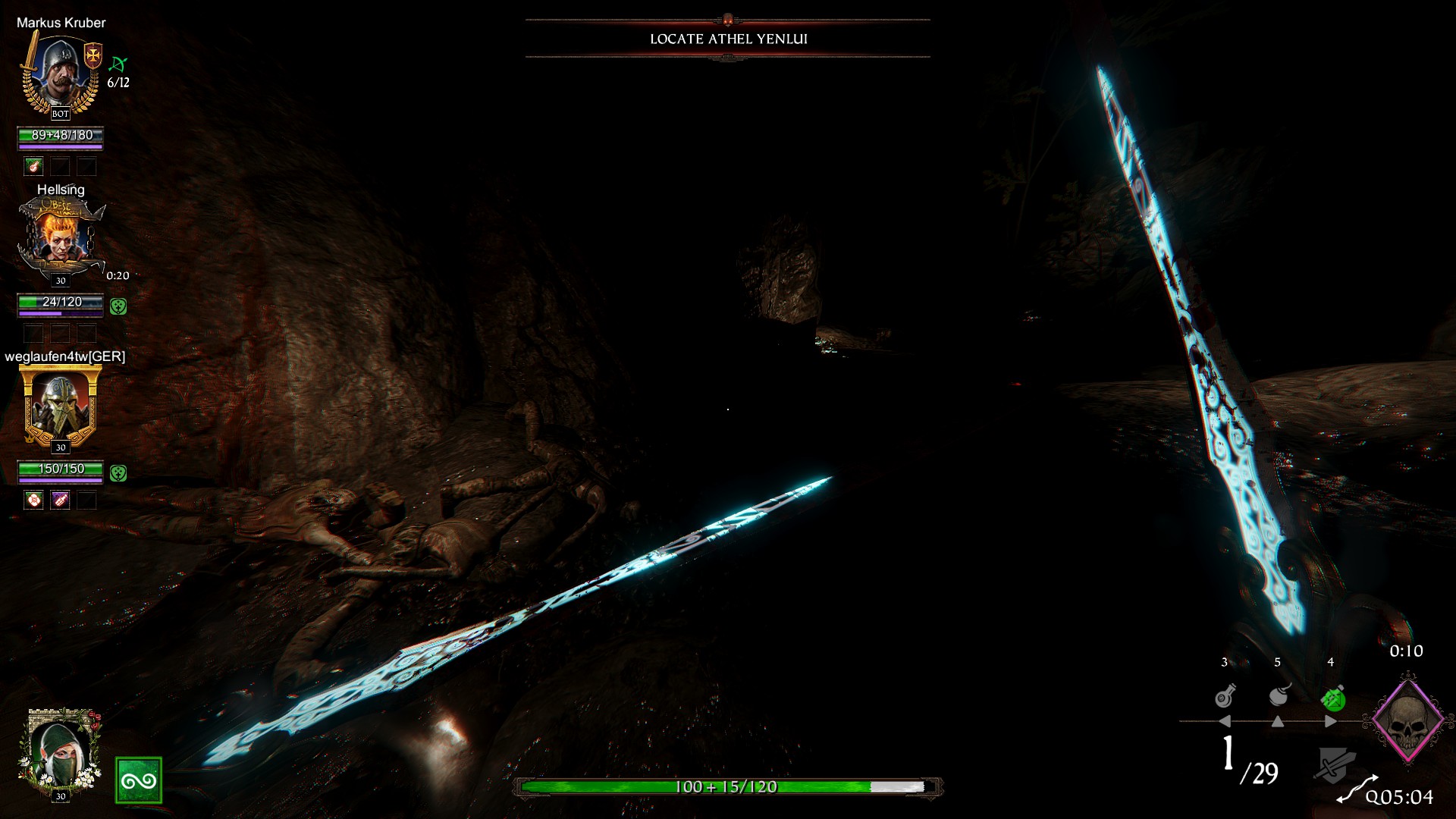The height and width of the screenshot is (819, 1456).
Task: Click Hellsing's green status badge
Action: [x=118, y=306]
